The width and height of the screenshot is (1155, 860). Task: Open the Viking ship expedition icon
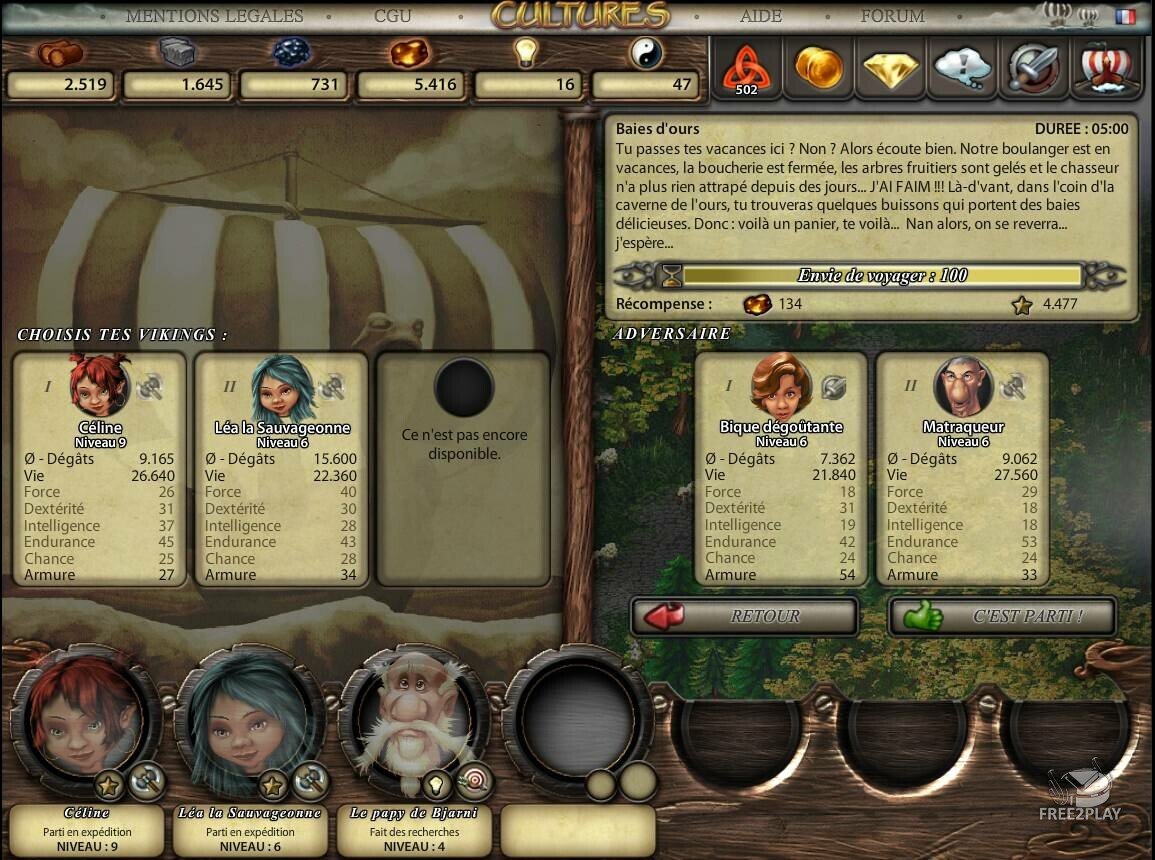tap(1105, 68)
